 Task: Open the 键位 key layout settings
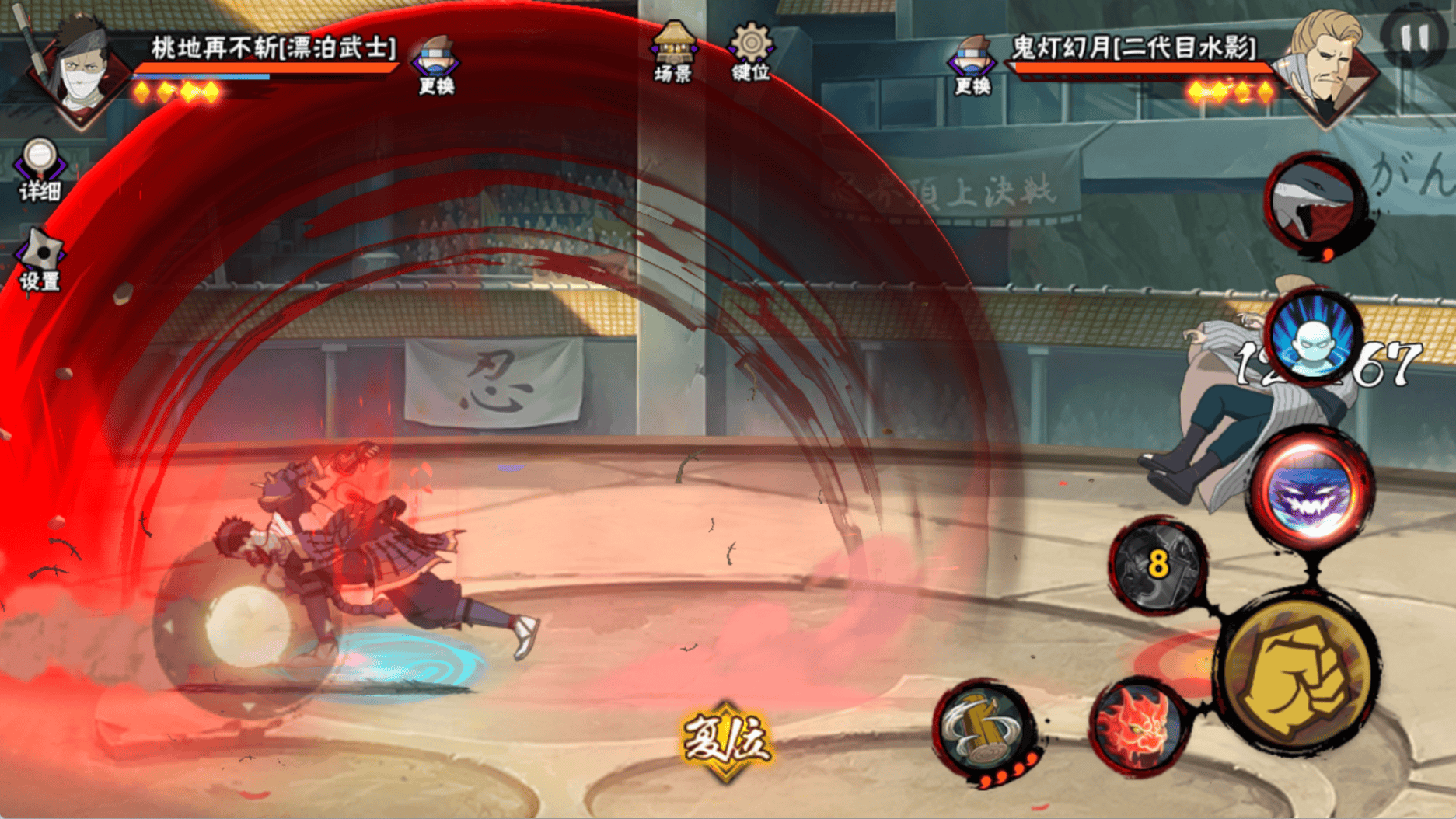(x=751, y=51)
